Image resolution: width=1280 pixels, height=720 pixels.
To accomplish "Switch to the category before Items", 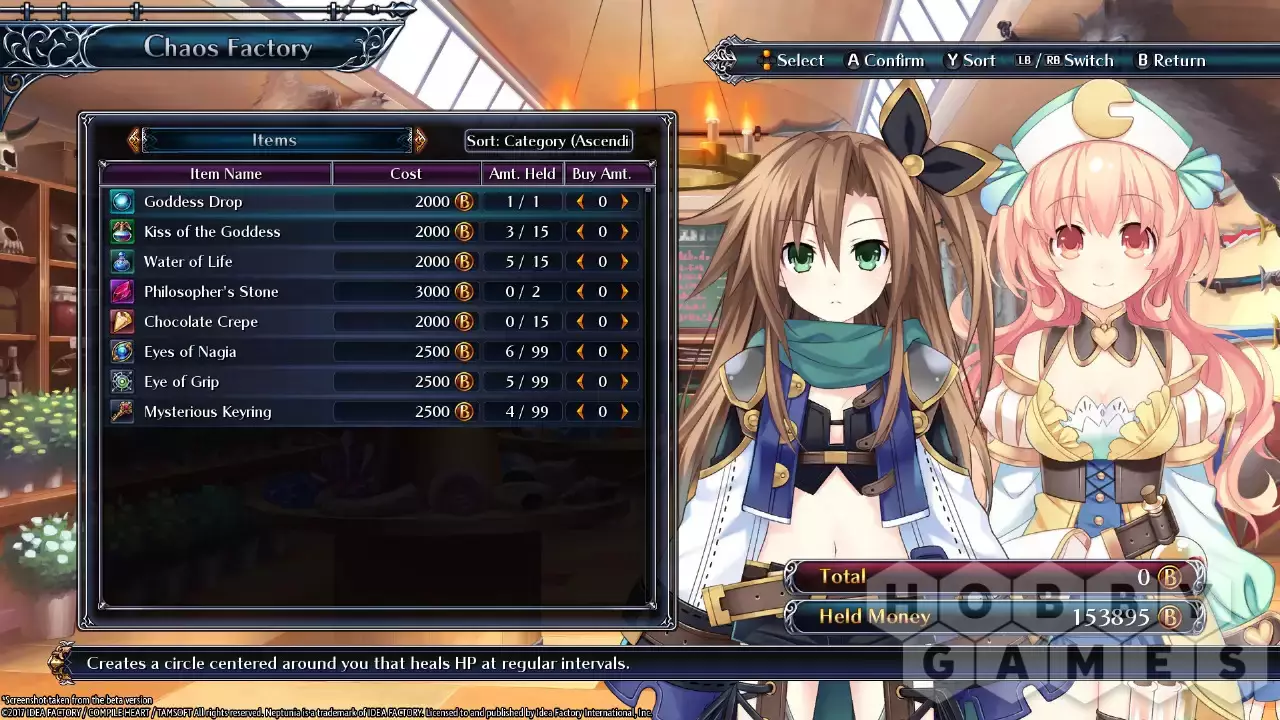I will pyautogui.click(x=134, y=140).
